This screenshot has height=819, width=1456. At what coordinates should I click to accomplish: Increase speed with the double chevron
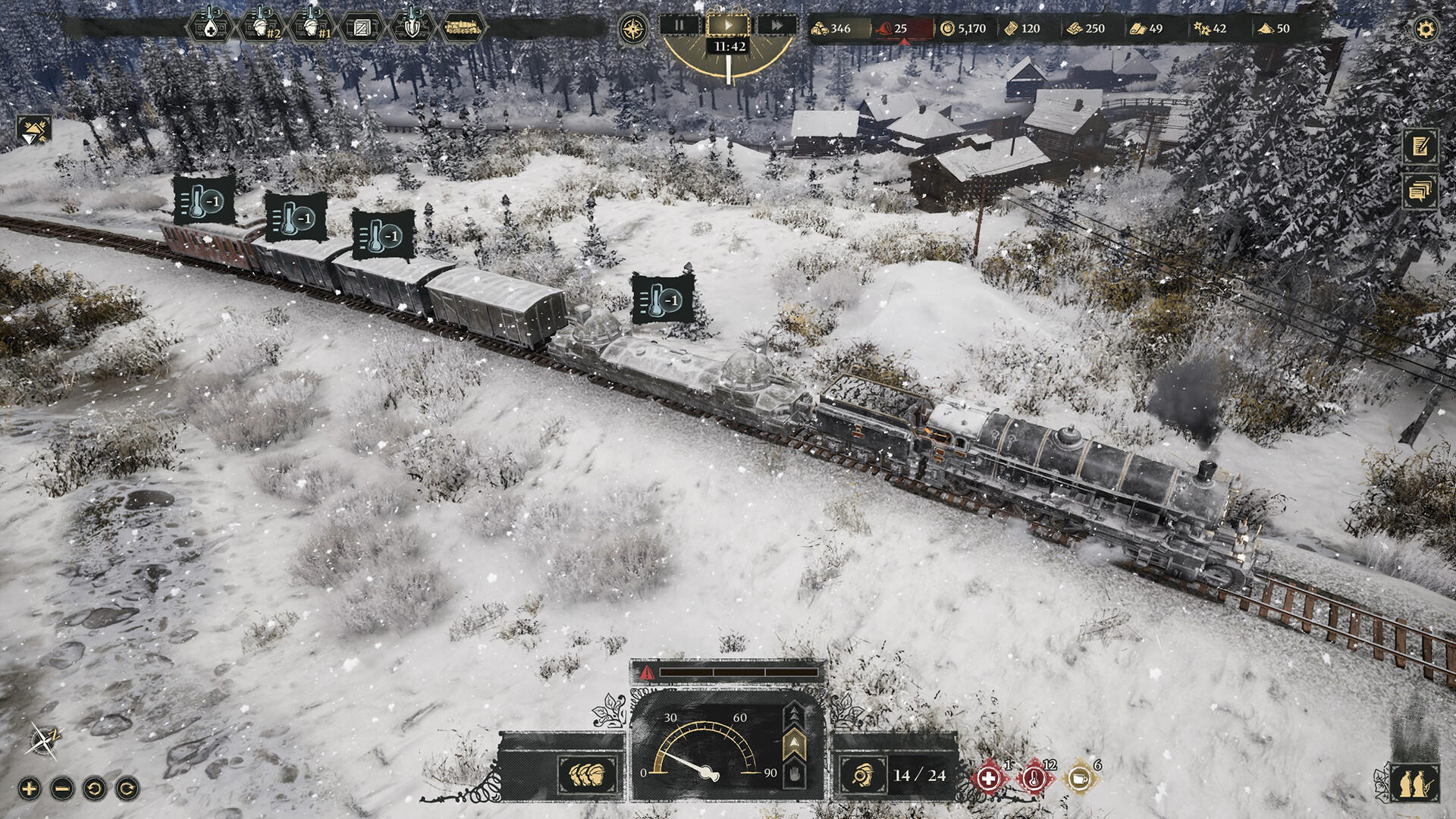point(794,714)
